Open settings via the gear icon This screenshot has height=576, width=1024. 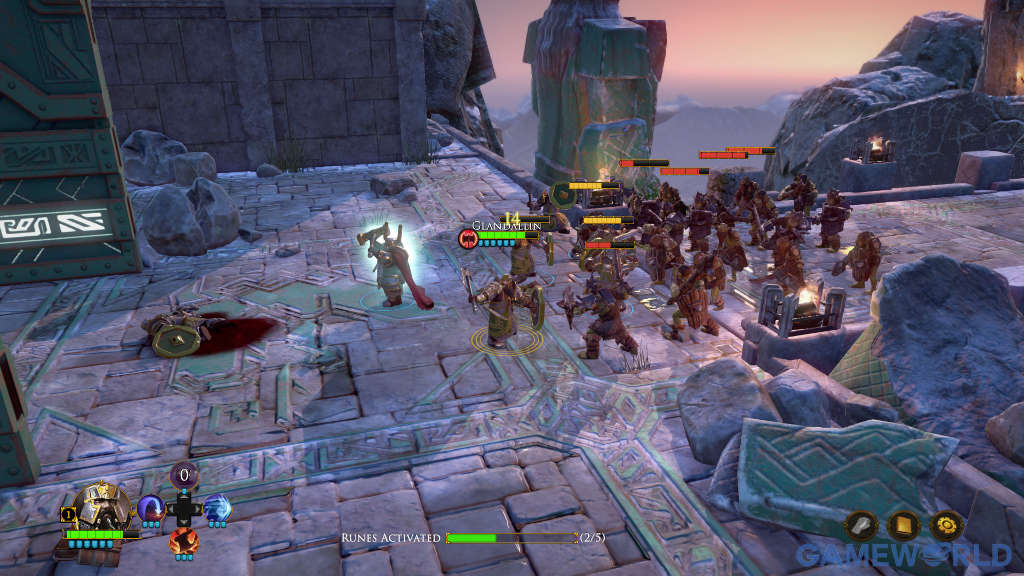[x=946, y=526]
